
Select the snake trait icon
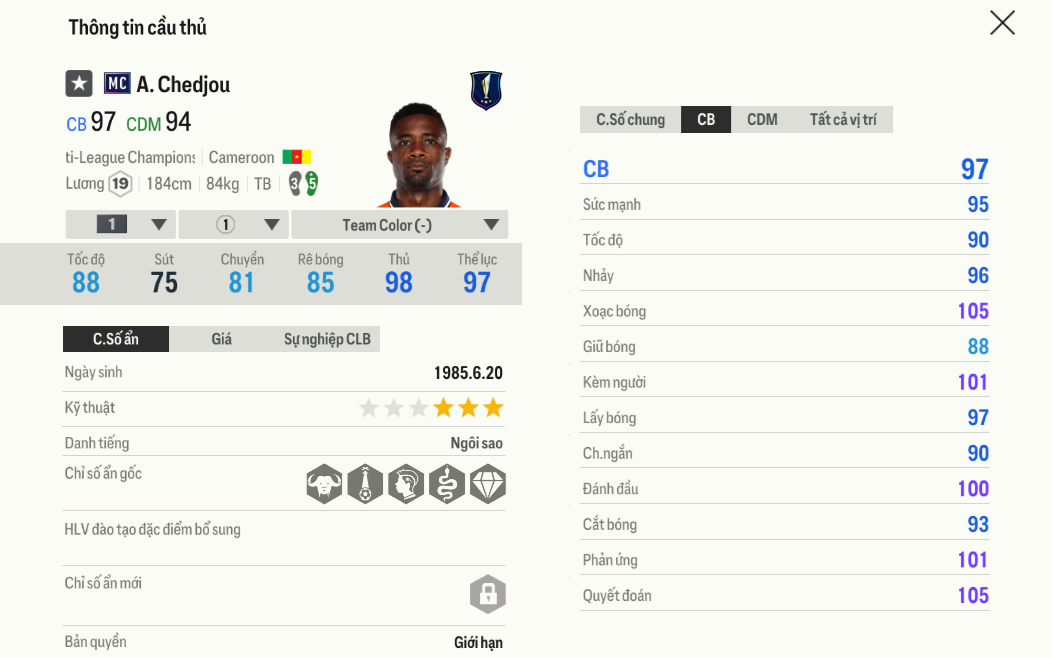point(447,484)
